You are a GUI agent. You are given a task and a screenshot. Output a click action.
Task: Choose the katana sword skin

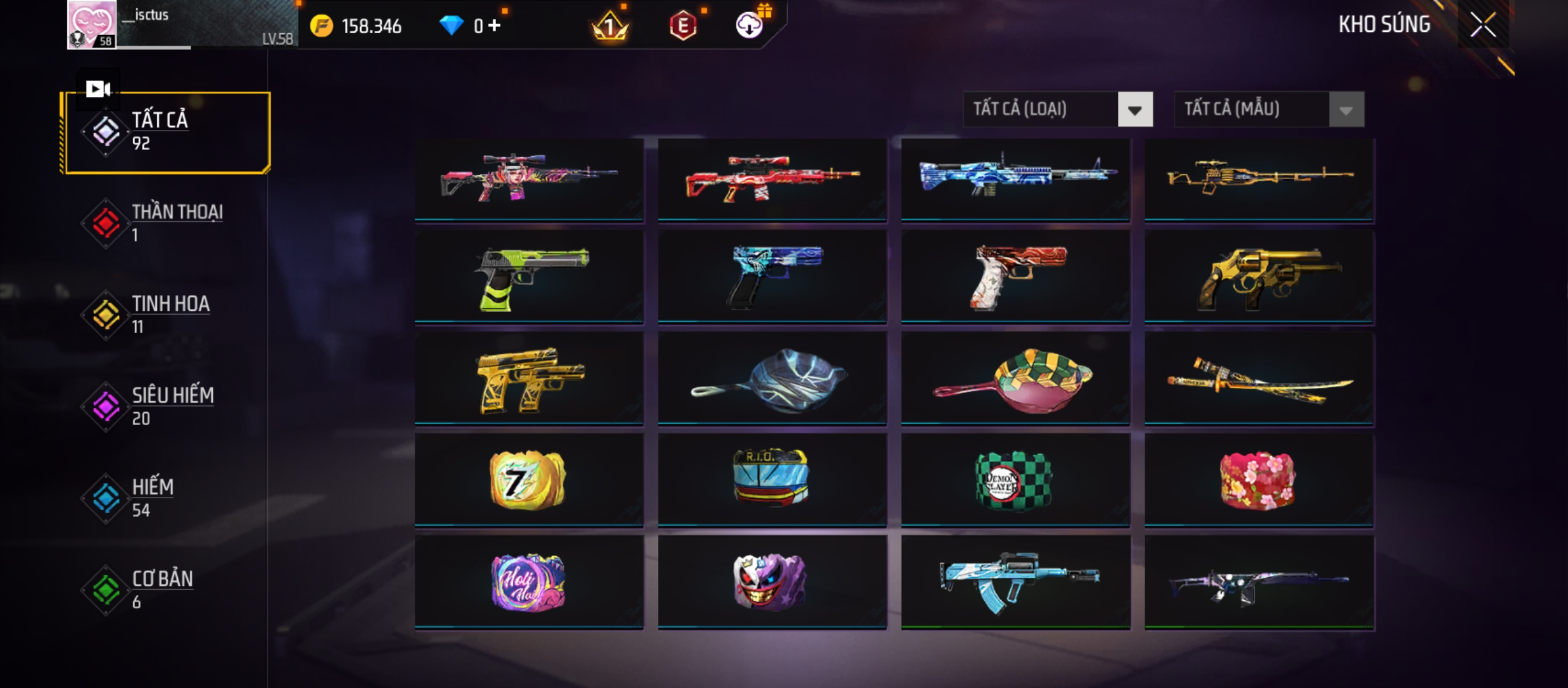(1259, 380)
